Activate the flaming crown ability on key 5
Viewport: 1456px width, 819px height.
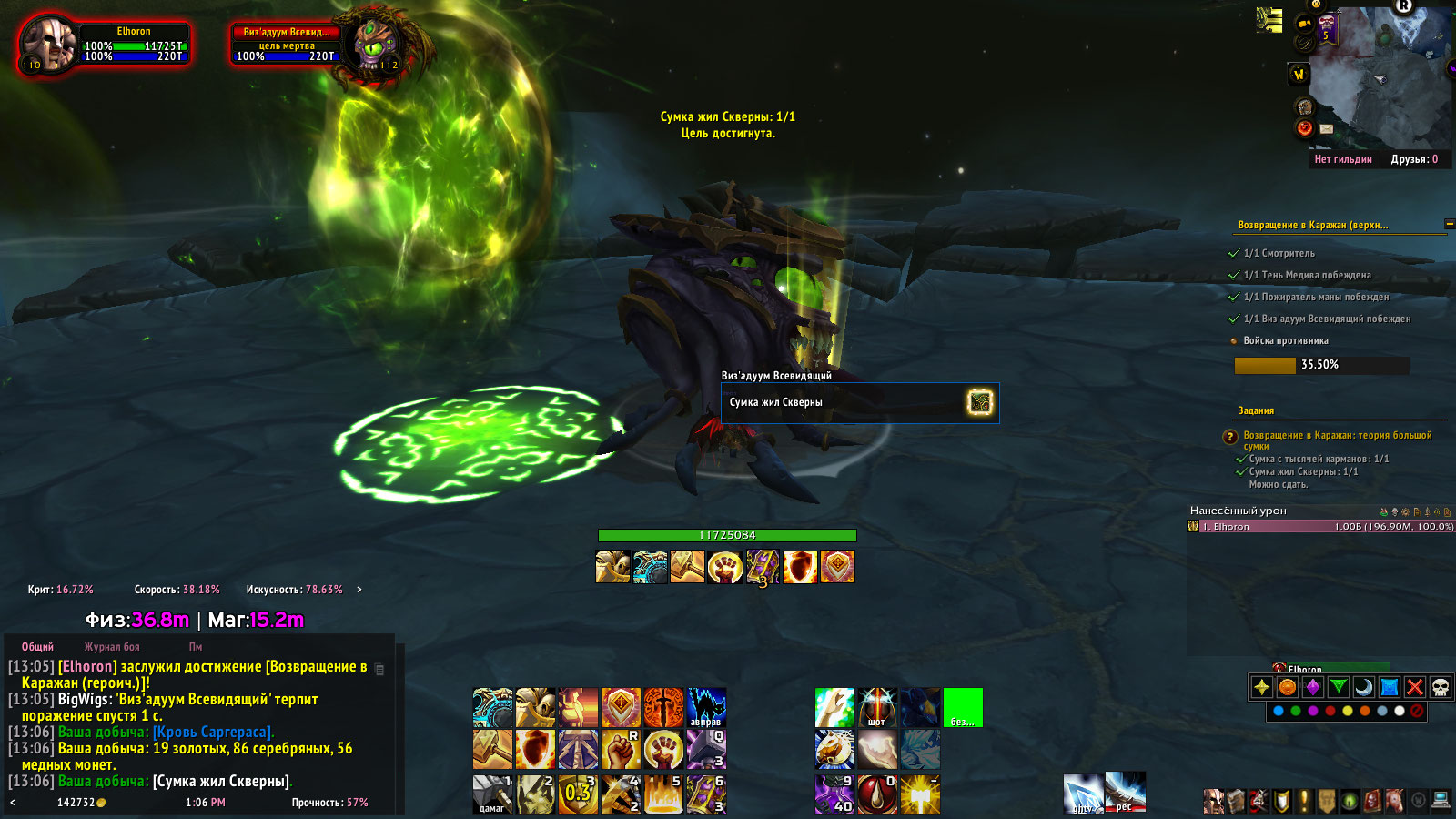pos(663,794)
